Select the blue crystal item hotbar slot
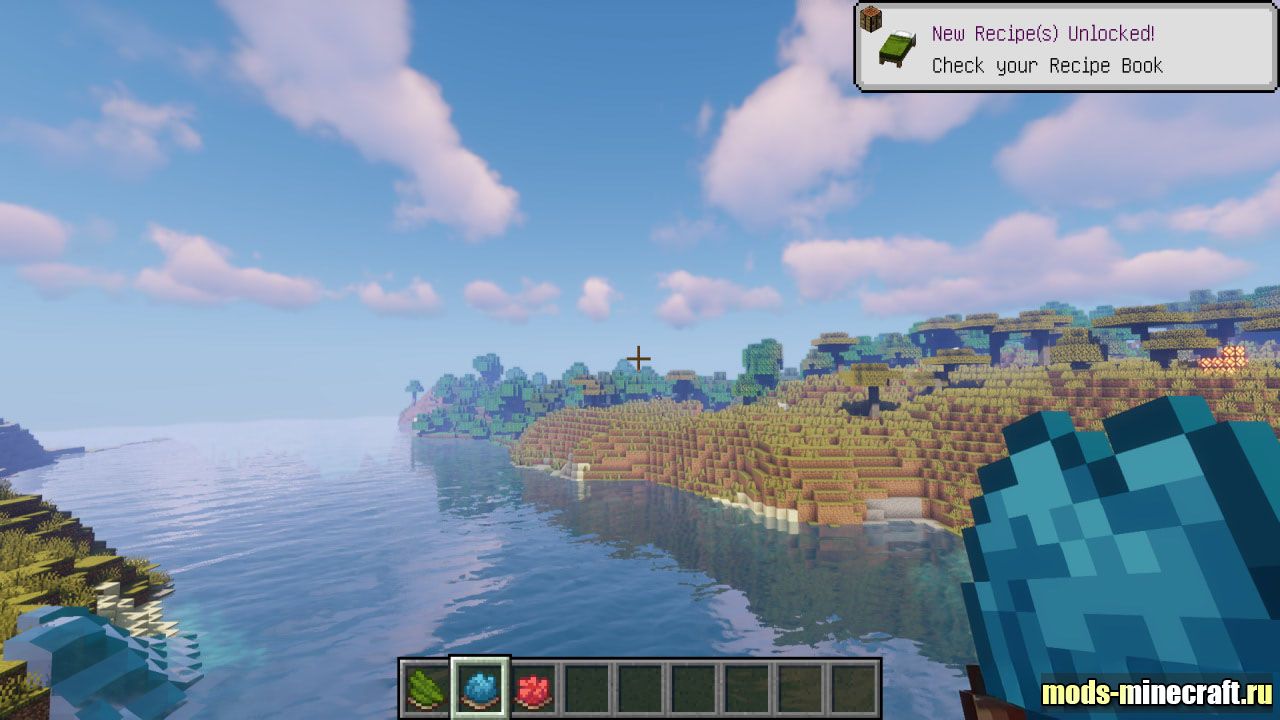Screen dimensions: 1280x720 click(480, 689)
